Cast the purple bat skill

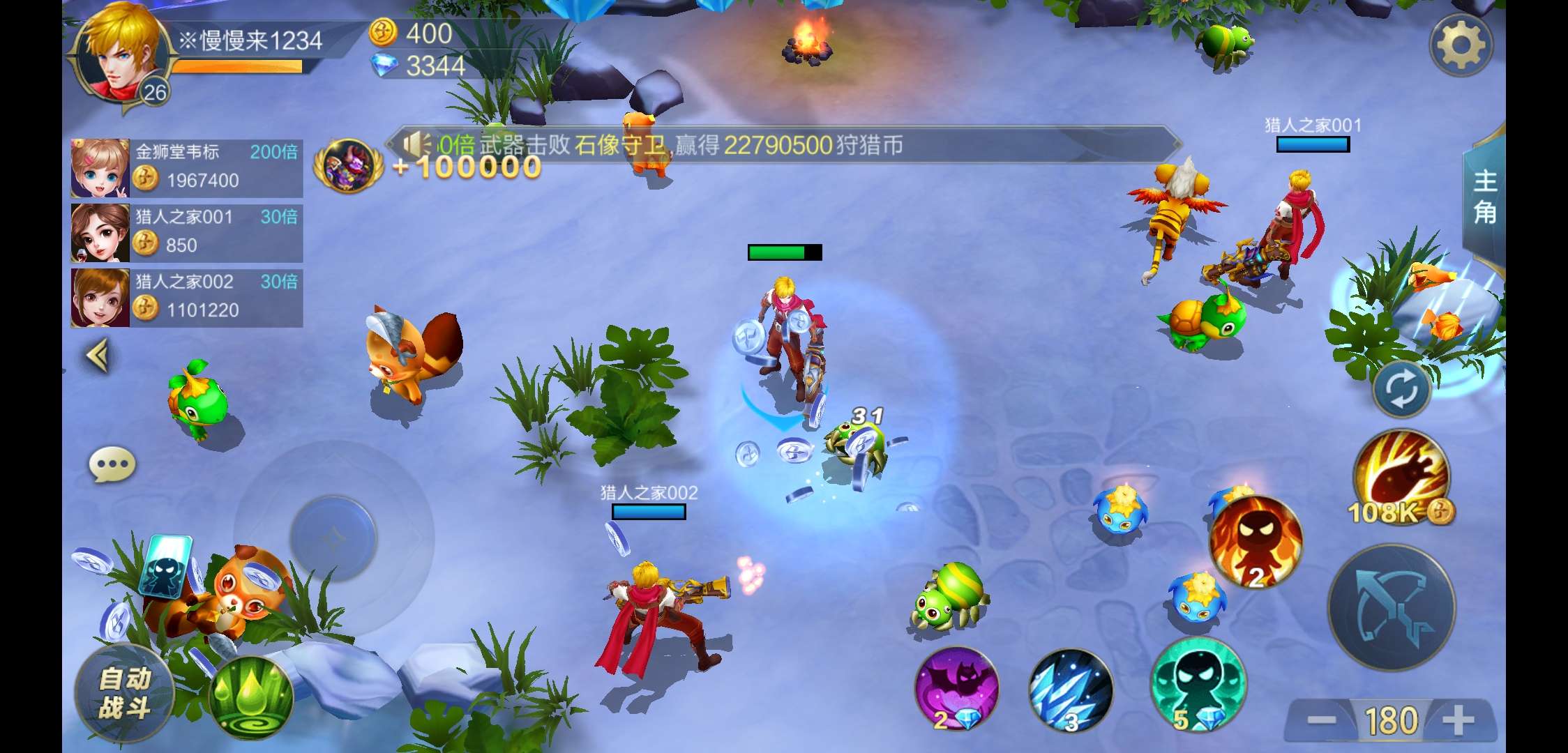tap(956, 689)
